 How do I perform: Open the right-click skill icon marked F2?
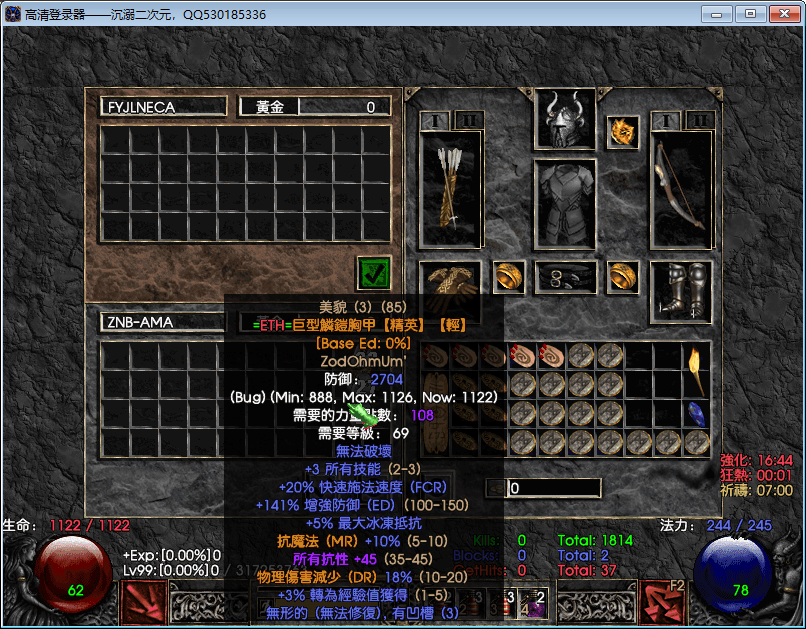(x=662, y=602)
